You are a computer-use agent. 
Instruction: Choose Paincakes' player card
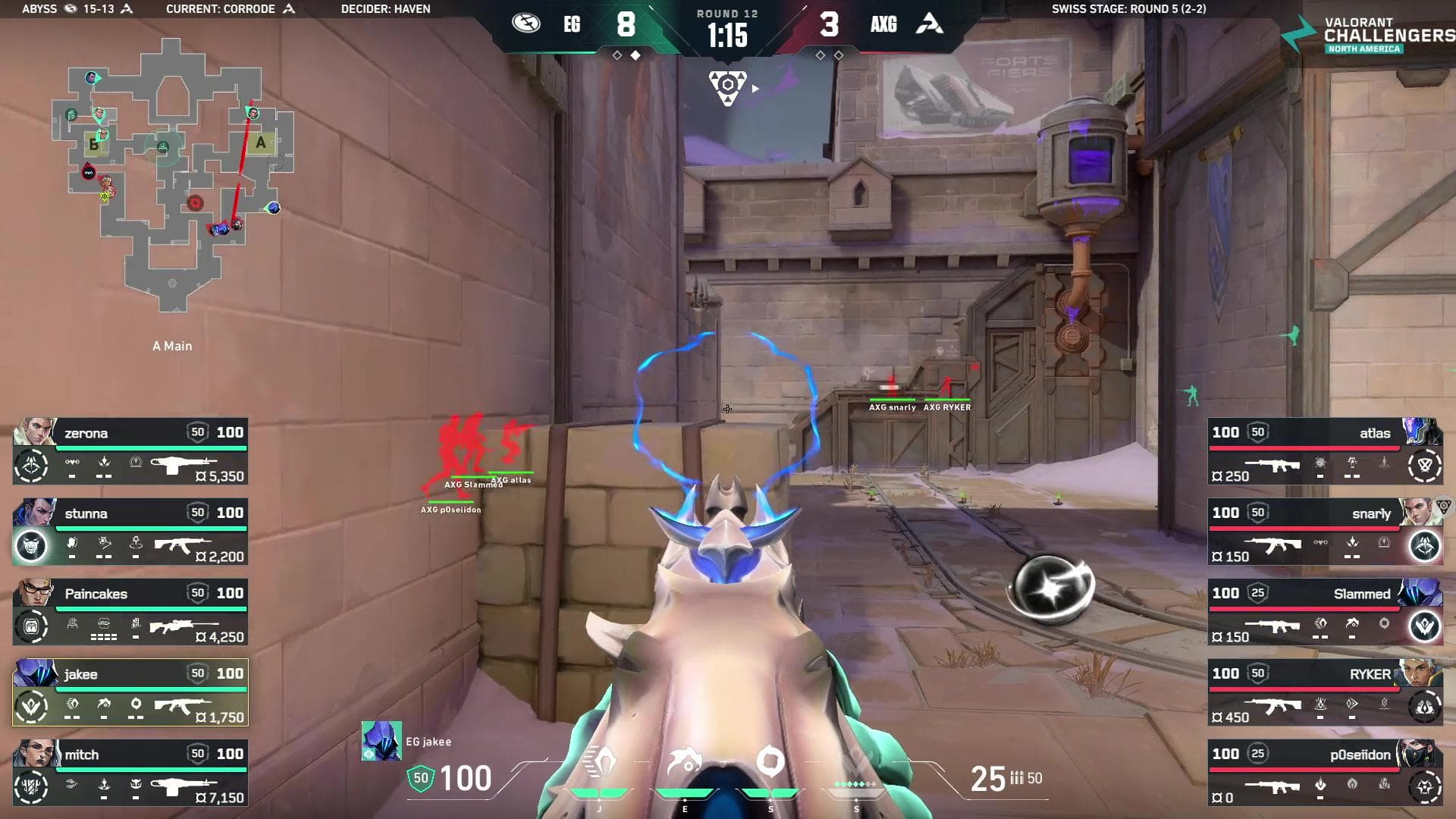(130, 612)
